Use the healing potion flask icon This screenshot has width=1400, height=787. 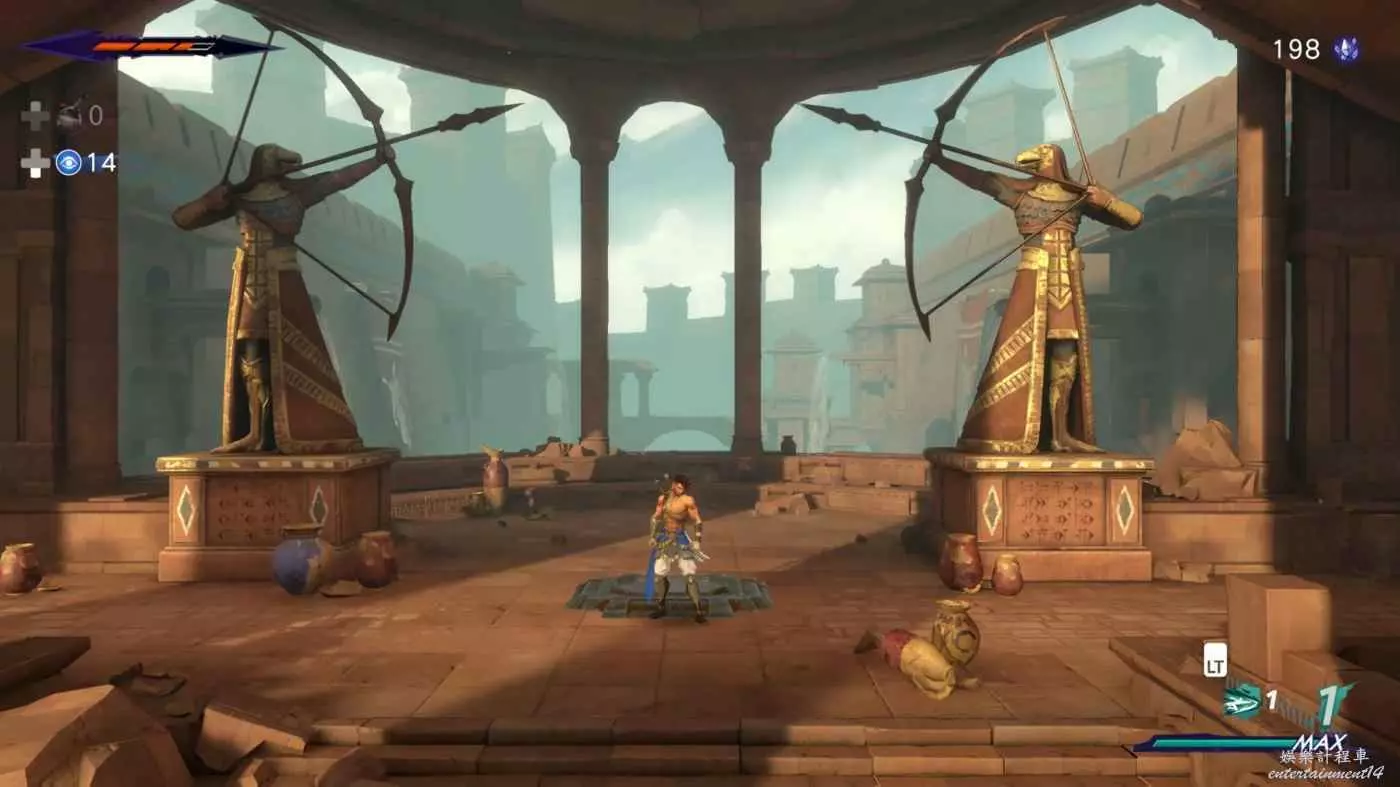pyautogui.click(x=68, y=117)
